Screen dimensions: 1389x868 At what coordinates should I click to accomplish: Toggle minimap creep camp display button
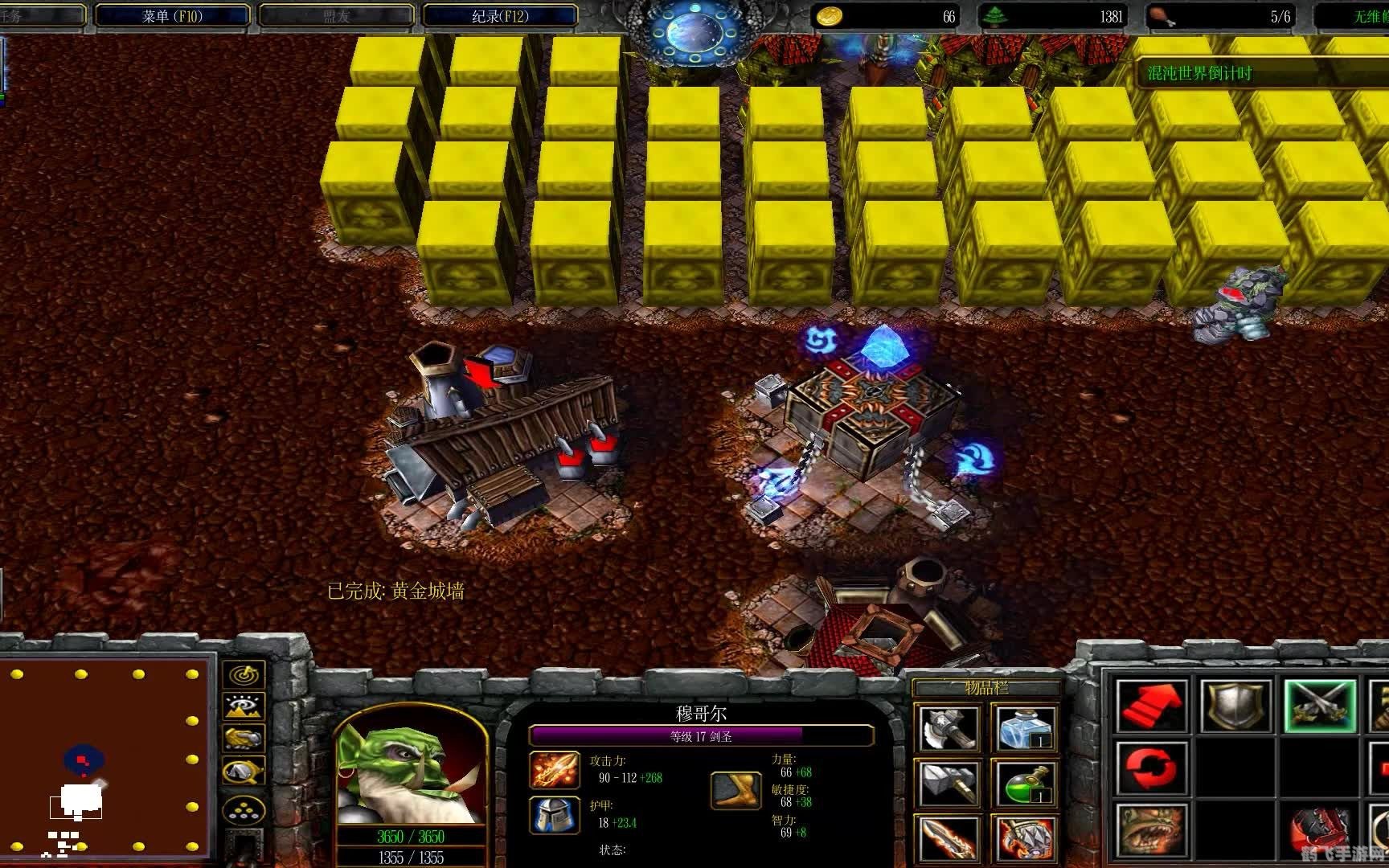[243, 772]
